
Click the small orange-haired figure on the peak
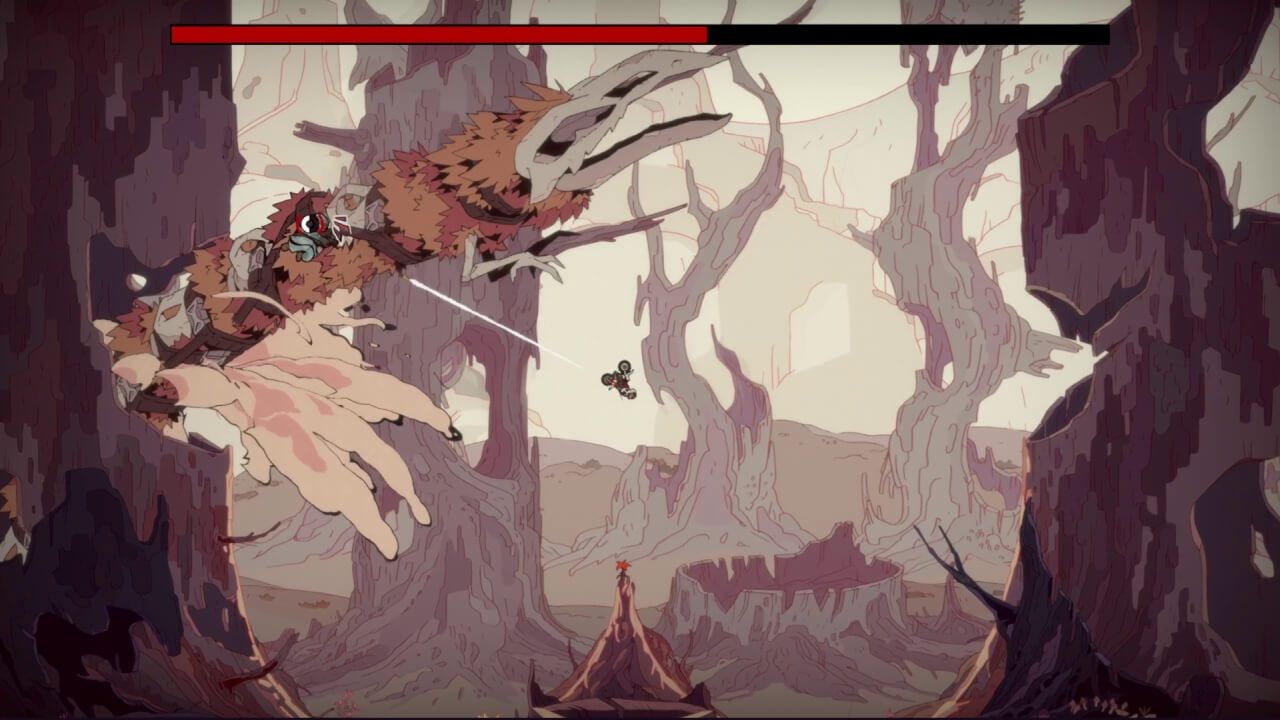tap(625, 567)
